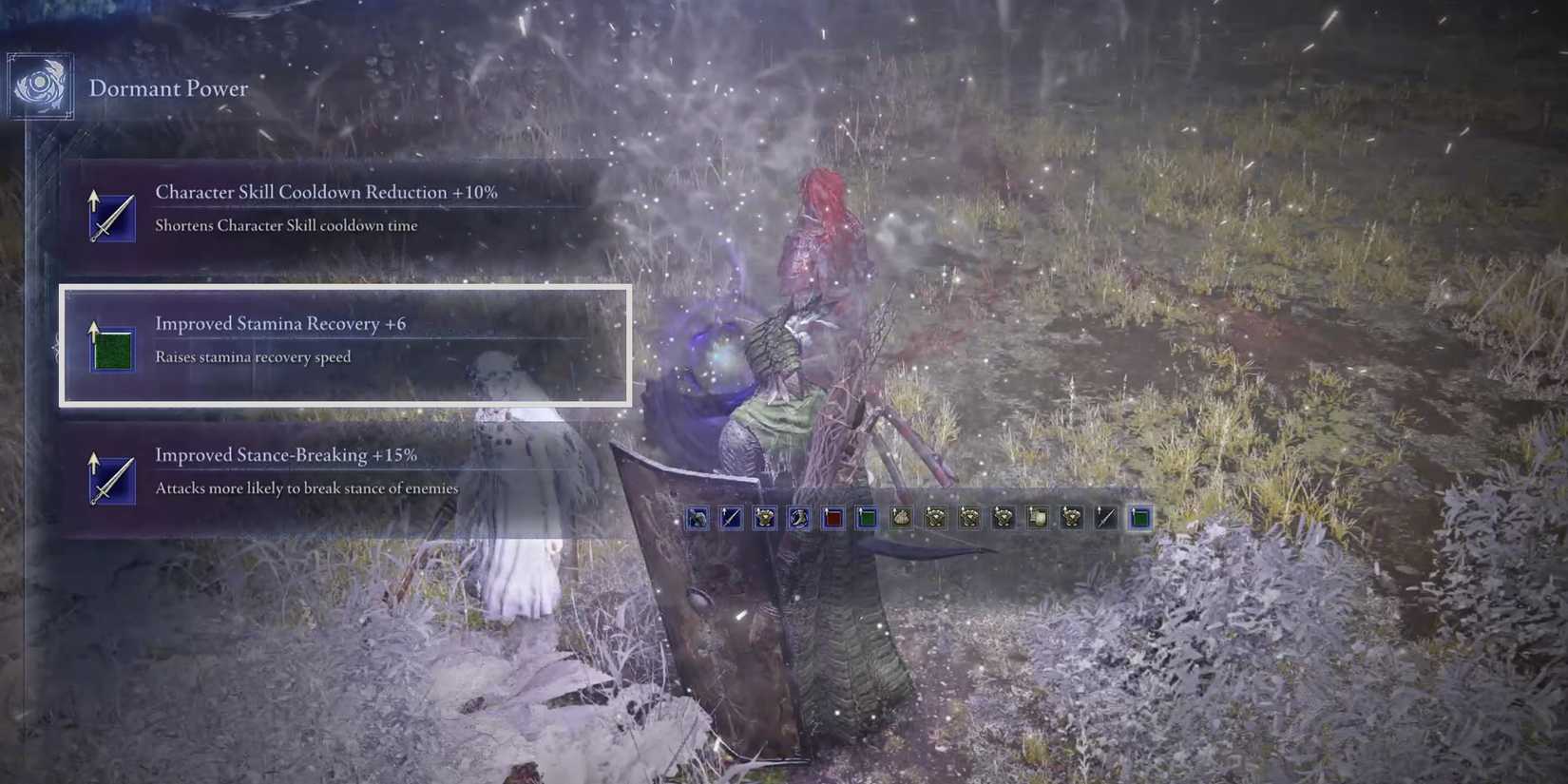Select the first armor chestpiece buff icon
Viewport: 1568px width, 784px height.
(766, 518)
